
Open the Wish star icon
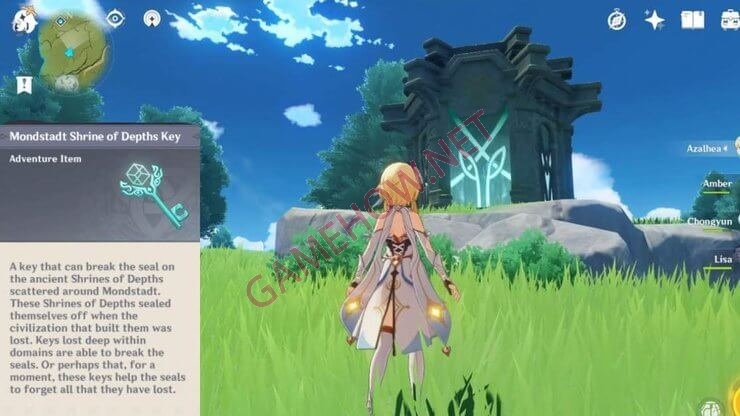(655, 19)
